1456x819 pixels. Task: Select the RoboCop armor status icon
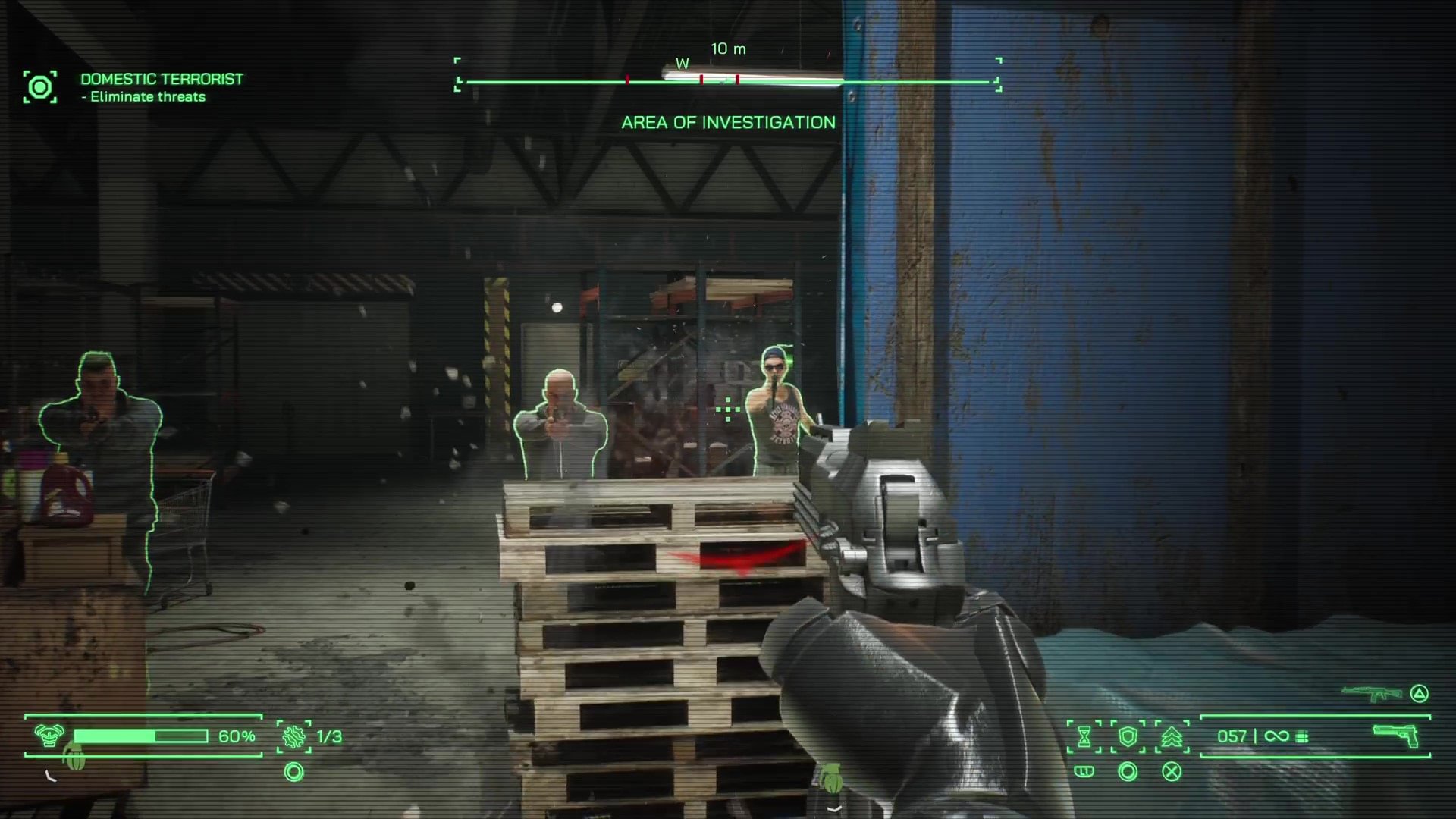click(49, 736)
